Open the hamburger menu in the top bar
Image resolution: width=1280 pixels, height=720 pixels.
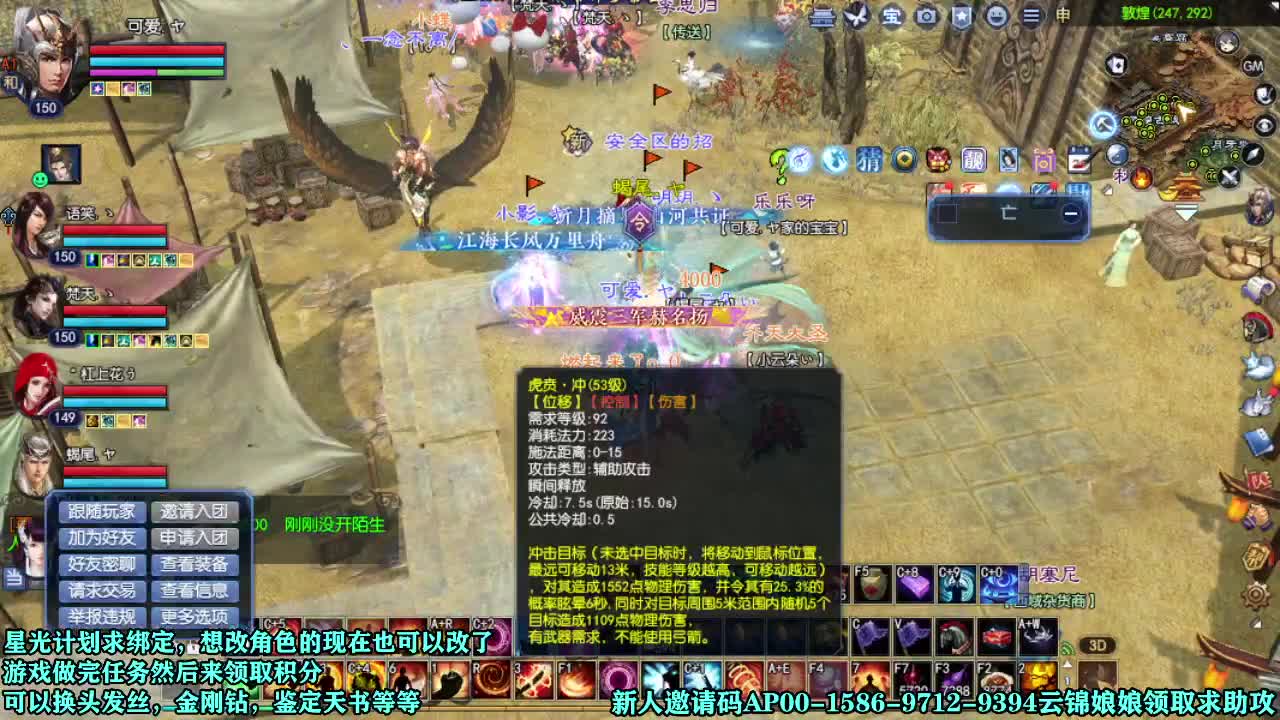tap(1034, 15)
